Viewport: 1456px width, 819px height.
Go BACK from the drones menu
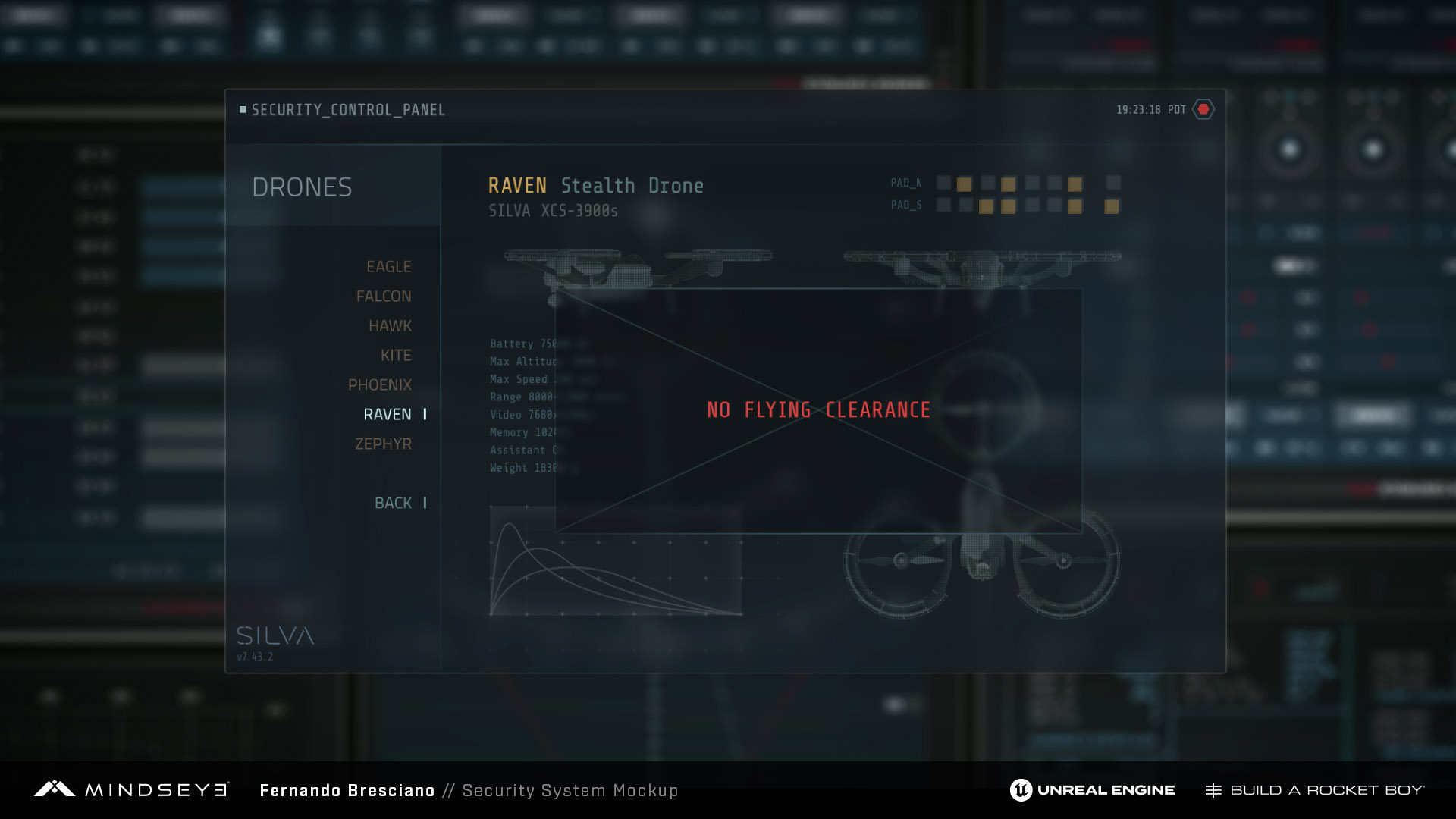(x=393, y=504)
